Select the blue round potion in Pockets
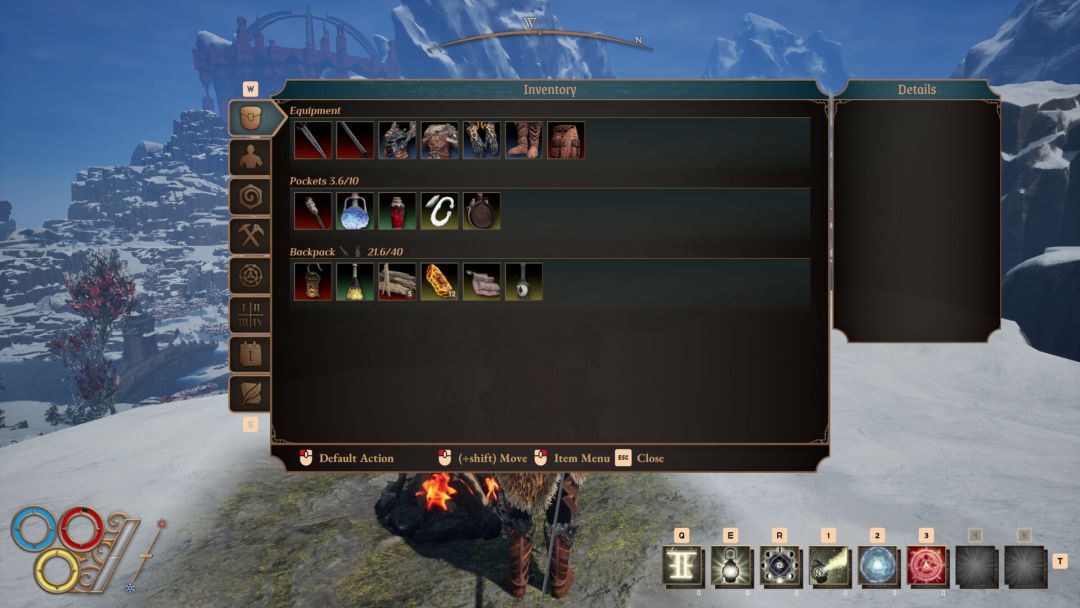Viewport: 1080px width, 608px height. tap(356, 211)
